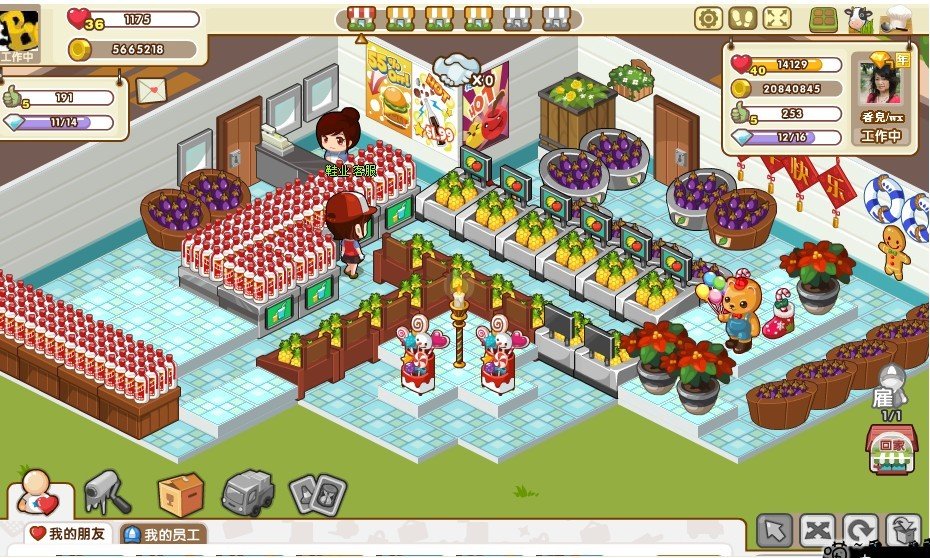Toggle fullscreen with the expand arrows icon

[776, 18]
